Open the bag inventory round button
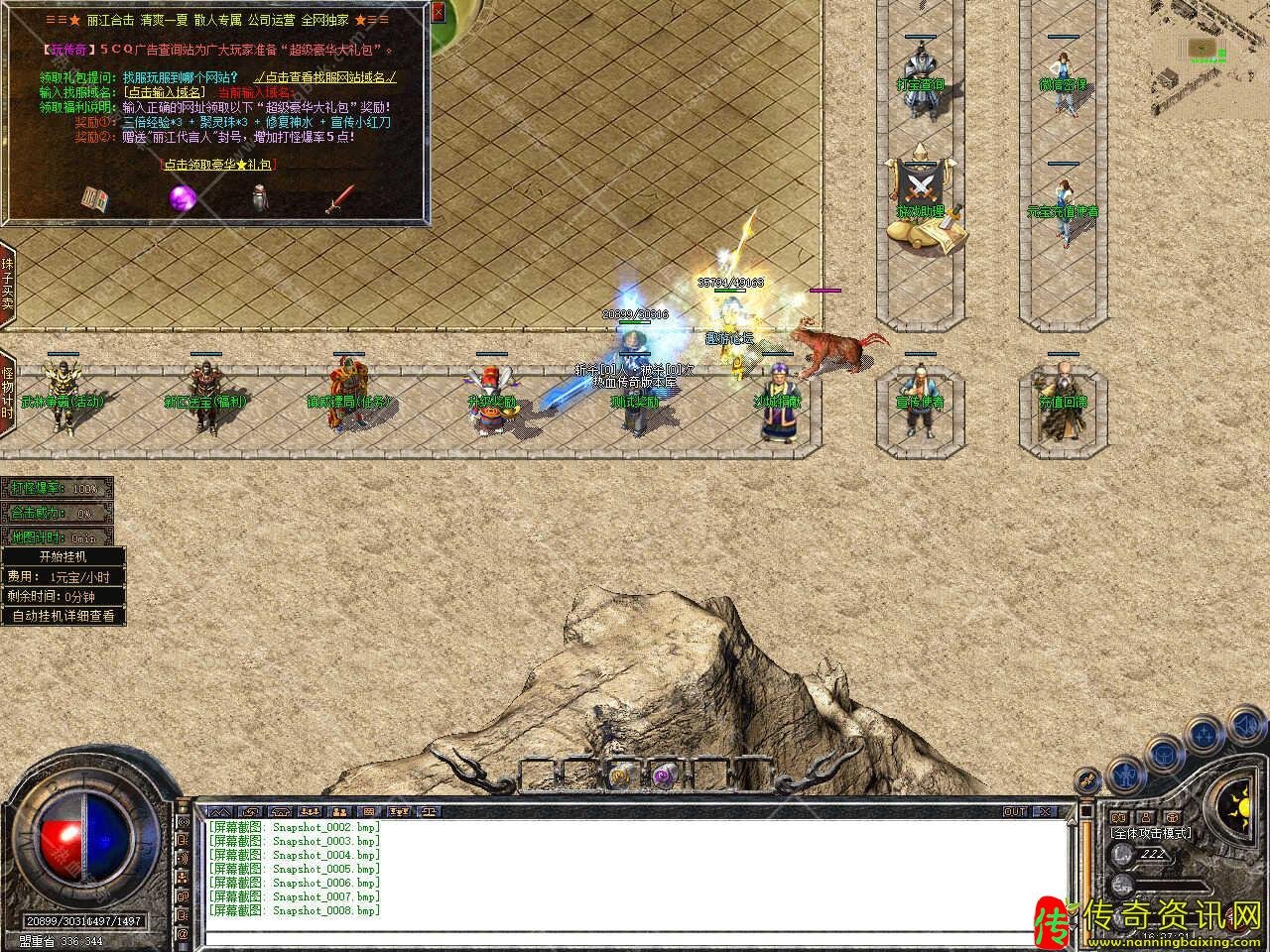The image size is (1270, 952). (1163, 755)
